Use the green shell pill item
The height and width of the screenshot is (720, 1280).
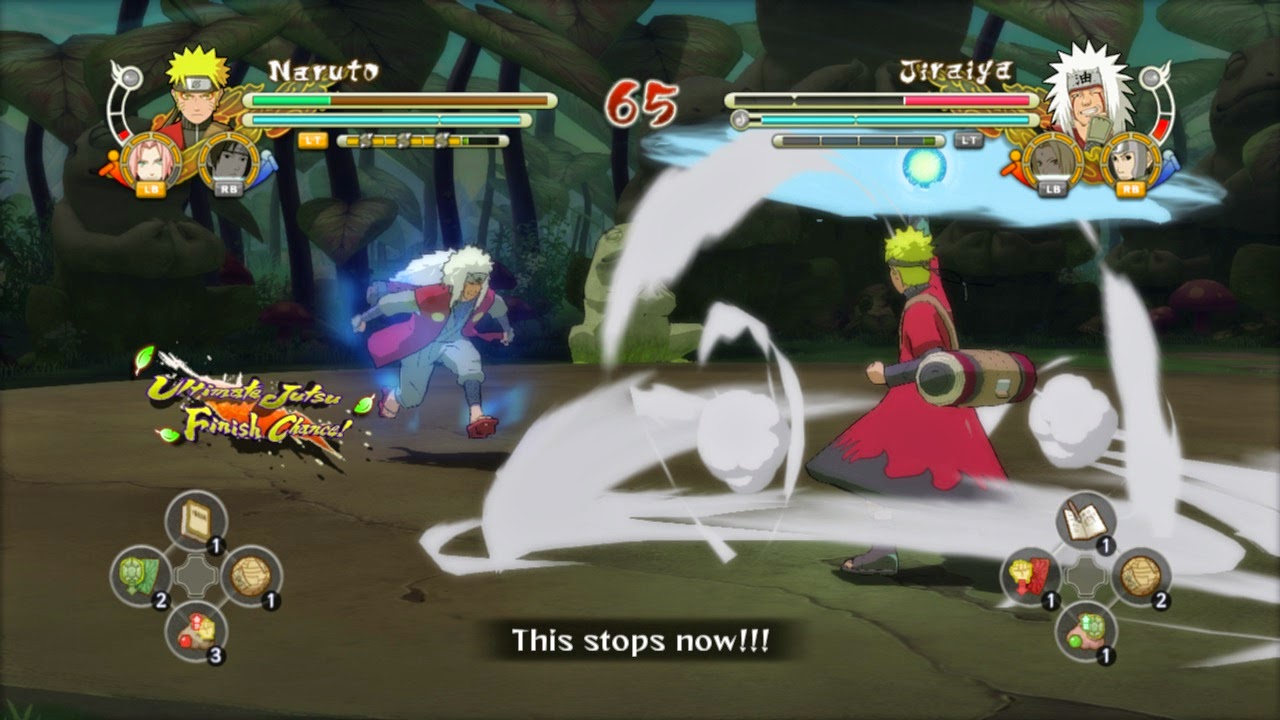click(1085, 630)
